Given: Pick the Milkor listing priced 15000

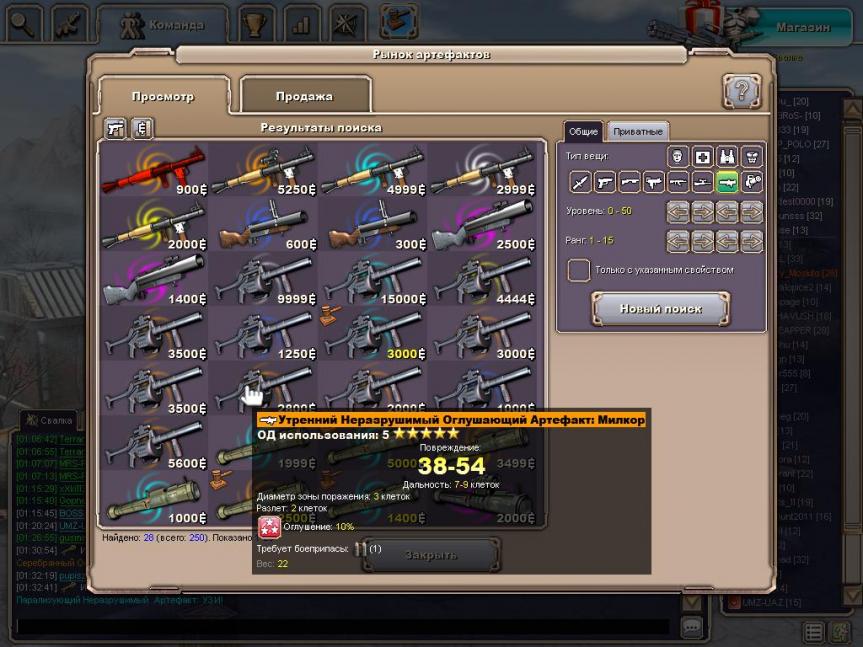Looking at the screenshot, I should [x=372, y=280].
